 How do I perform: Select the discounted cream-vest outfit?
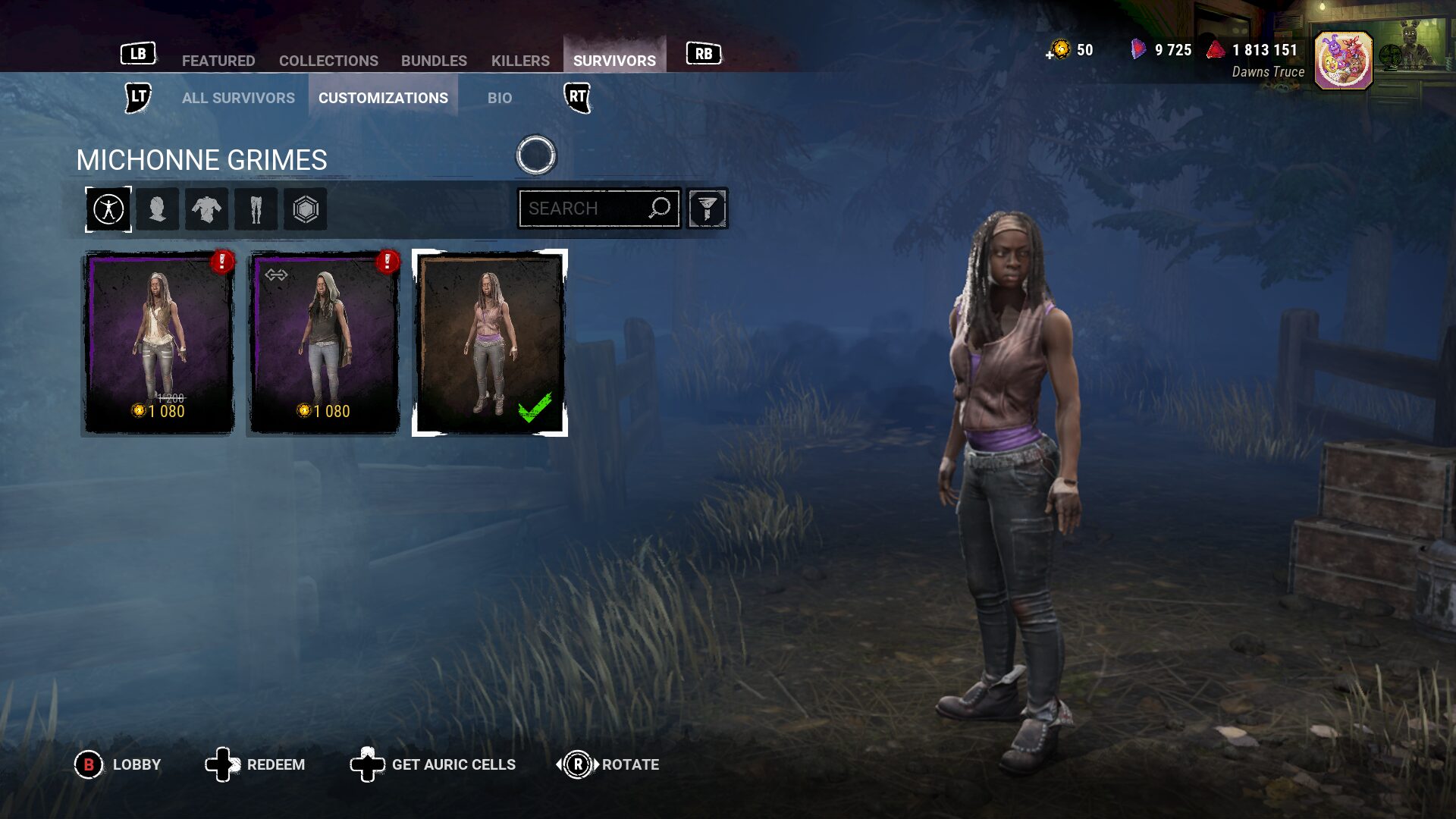tap(158, 343)
